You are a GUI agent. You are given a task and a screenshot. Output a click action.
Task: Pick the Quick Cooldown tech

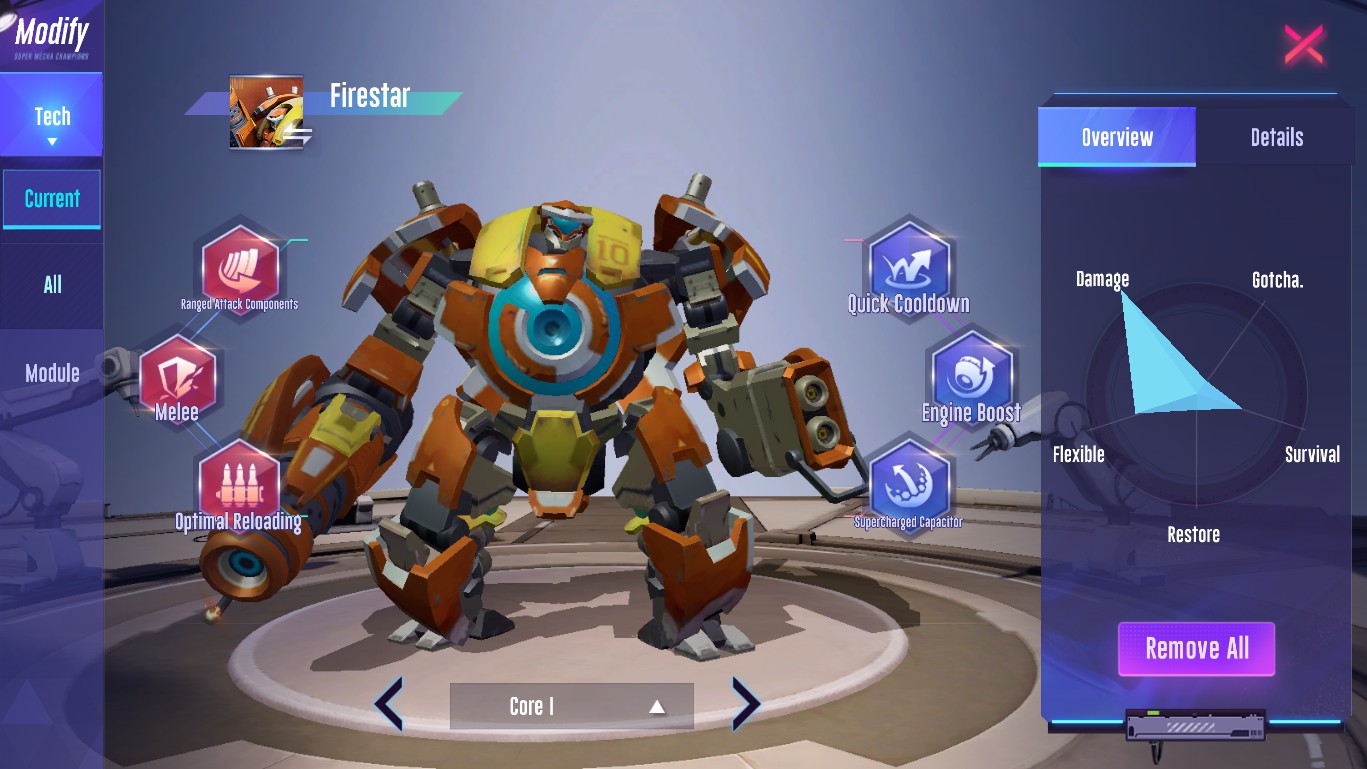tap(908, 263)
